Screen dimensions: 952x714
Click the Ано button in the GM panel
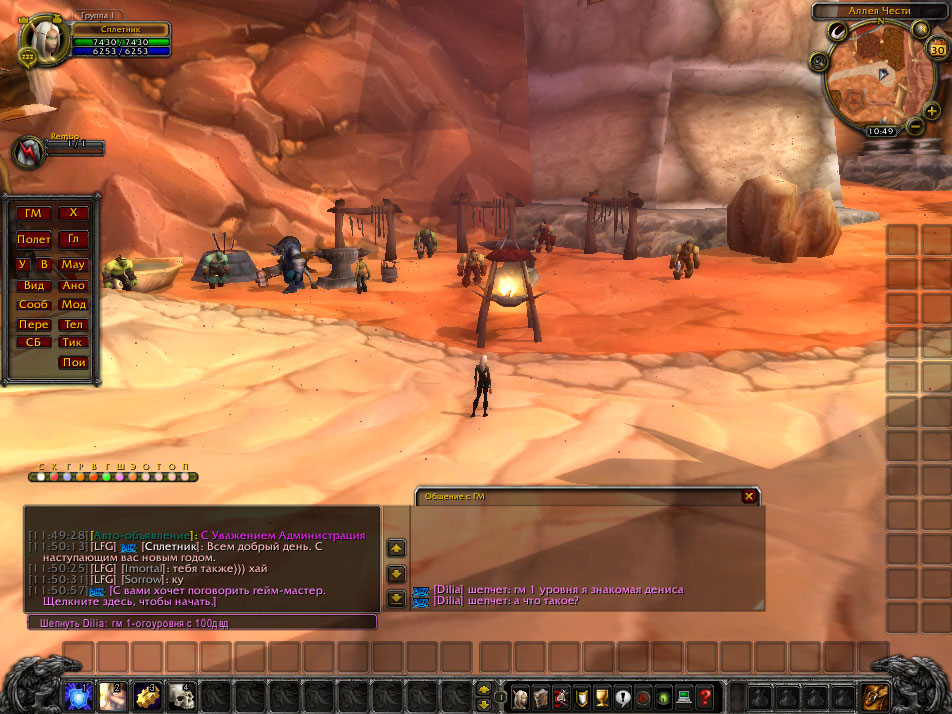click(x=73, y=285)
